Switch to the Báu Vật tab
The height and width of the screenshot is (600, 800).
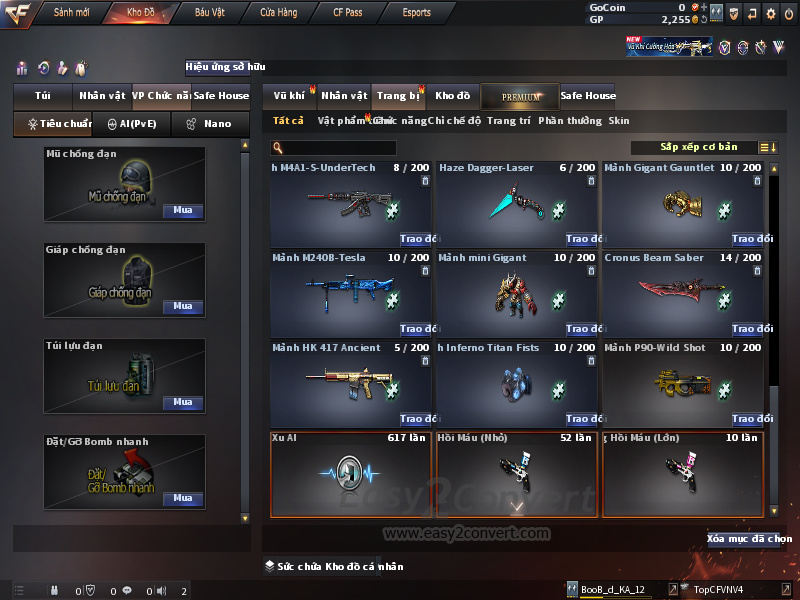209,13
